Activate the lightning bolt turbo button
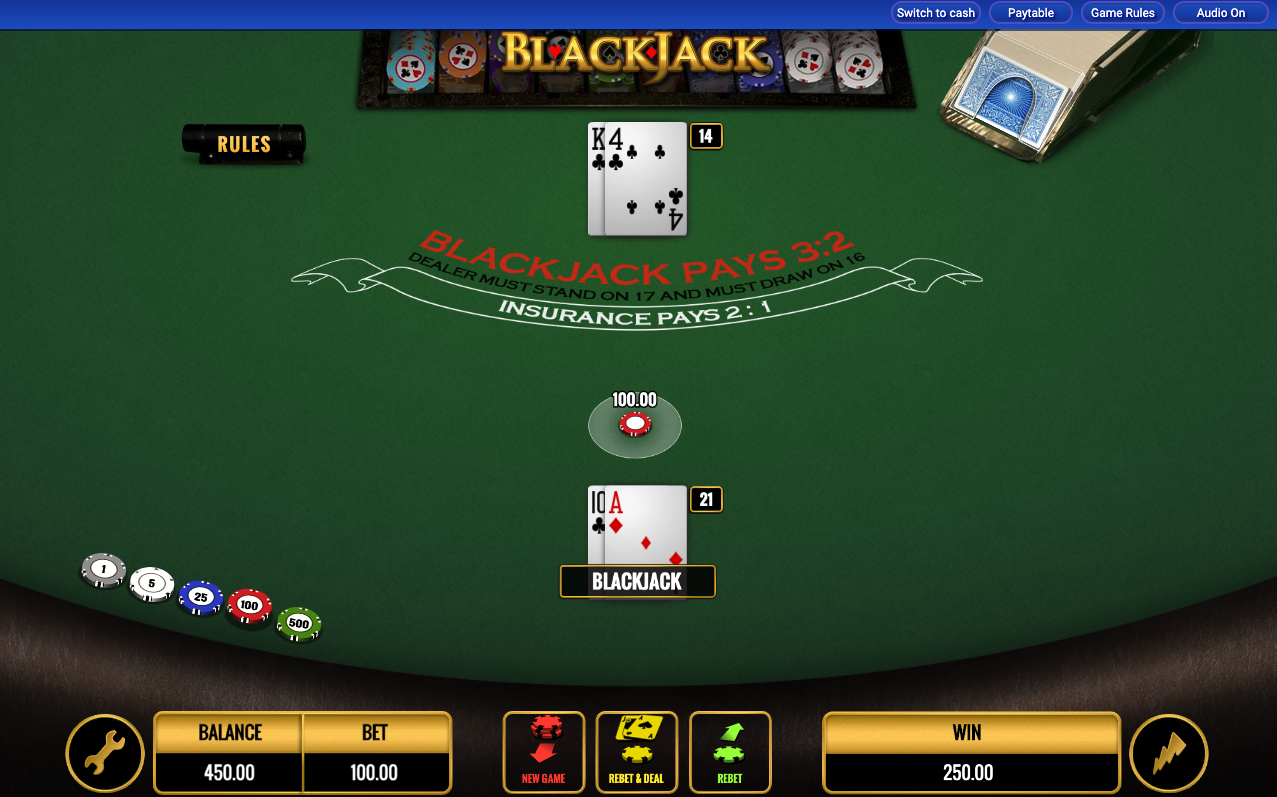The image size is (1277, 797). [1168, 753]
